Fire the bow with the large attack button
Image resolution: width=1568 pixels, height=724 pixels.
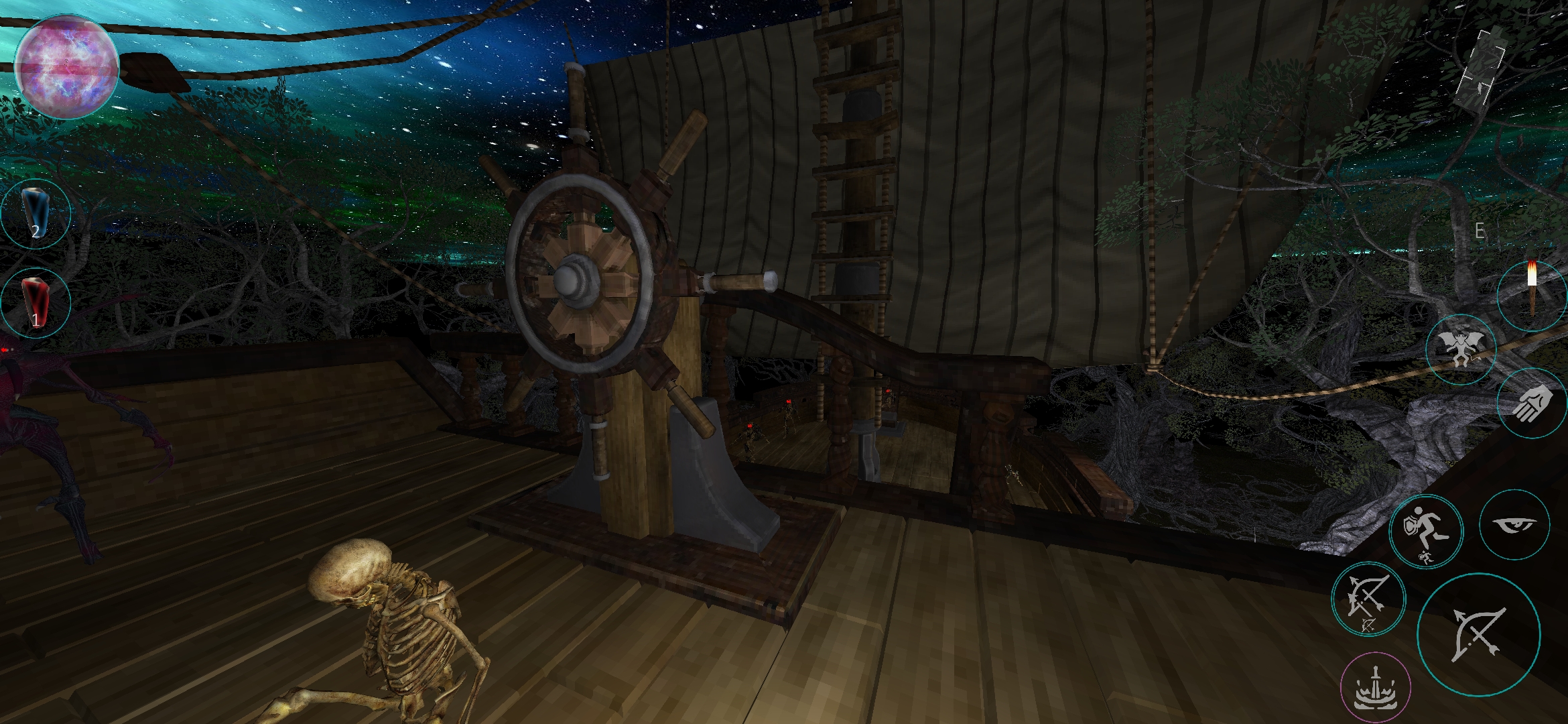point(1478,633)
